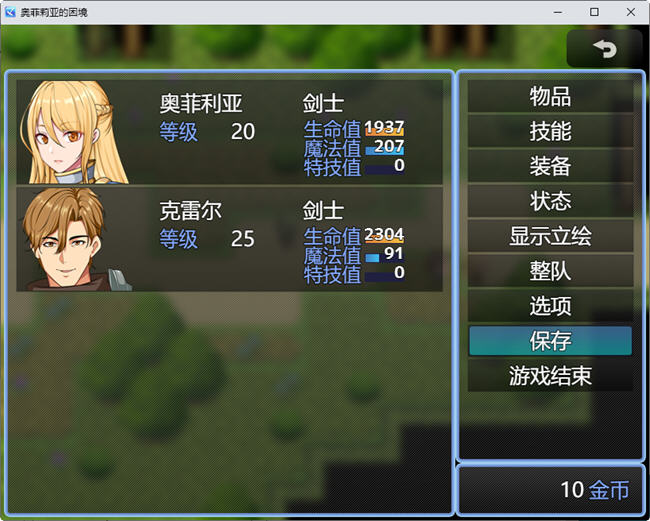Open the 装备 equipment menu
Viewport: 650px width, 521px height.
point(550,166)
